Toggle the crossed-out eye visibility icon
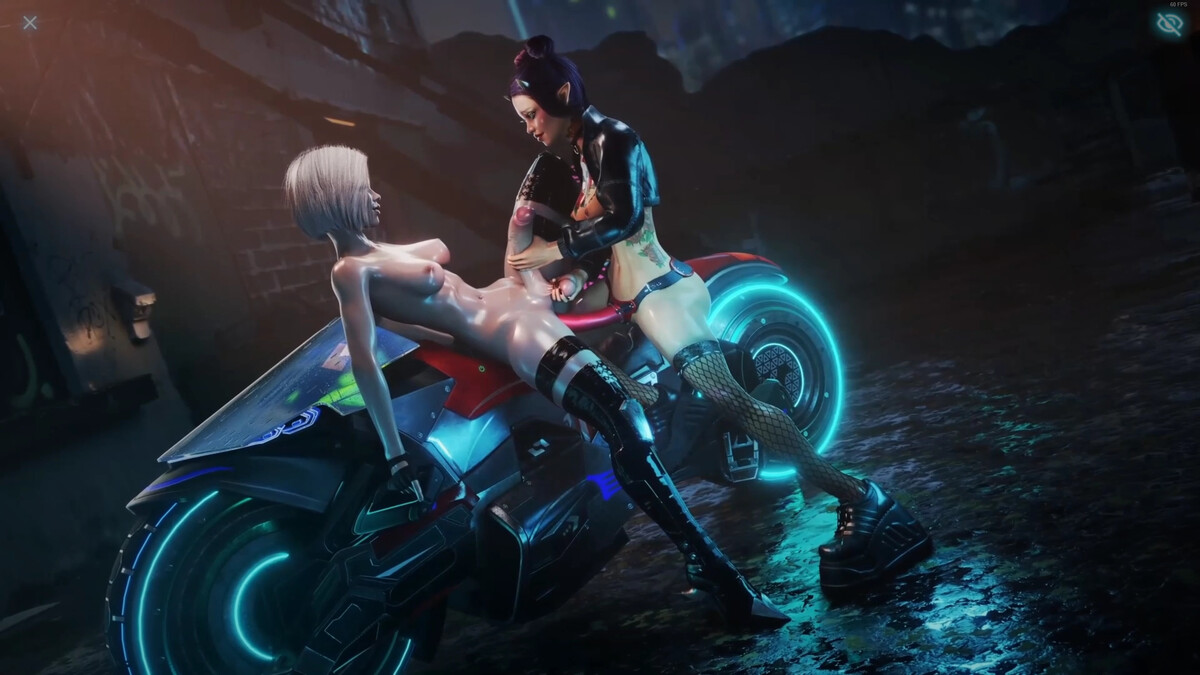1200x675 pixels. (x=1169, y=25)
